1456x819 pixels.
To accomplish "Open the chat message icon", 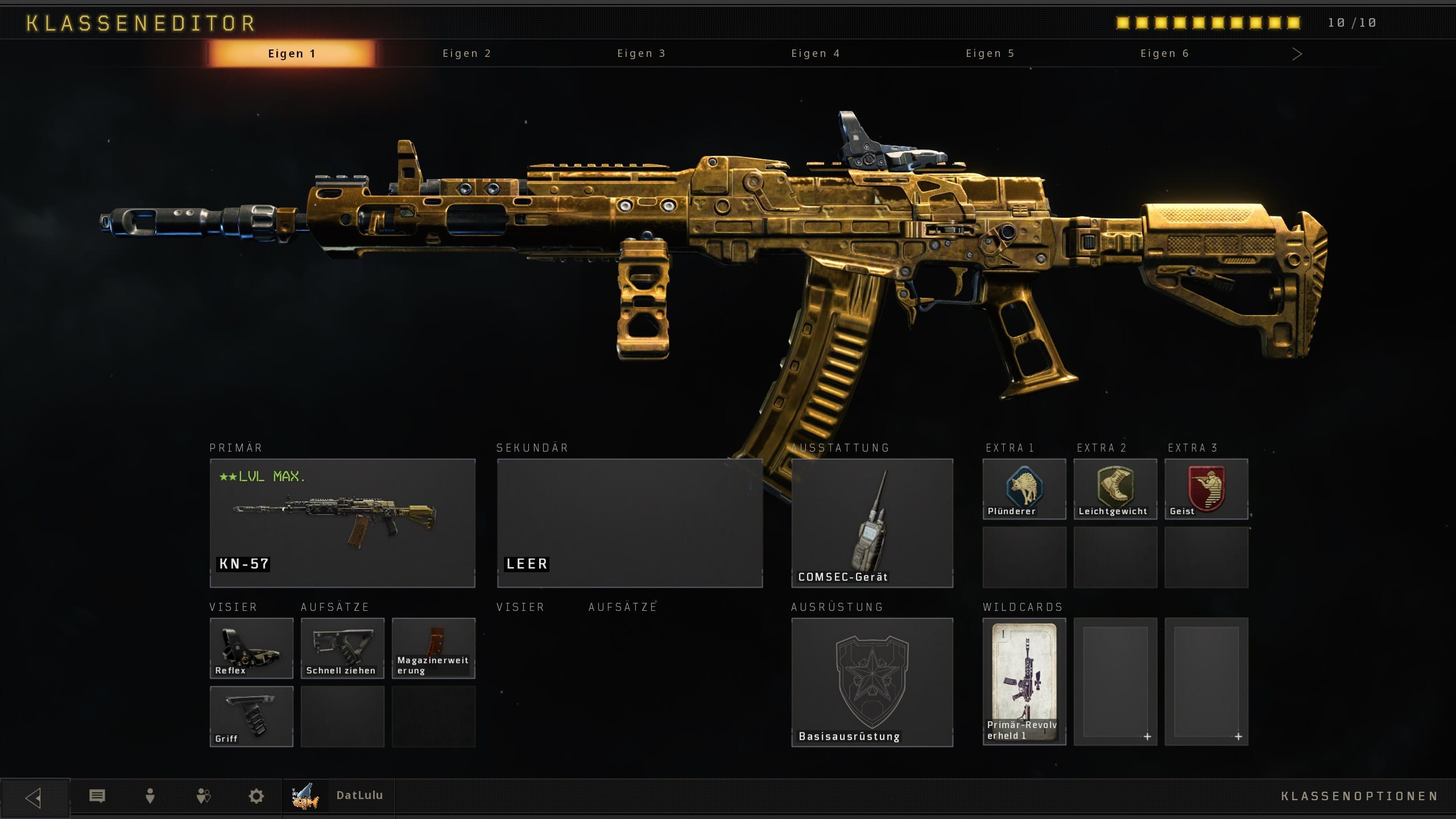I will pos(97,796).
